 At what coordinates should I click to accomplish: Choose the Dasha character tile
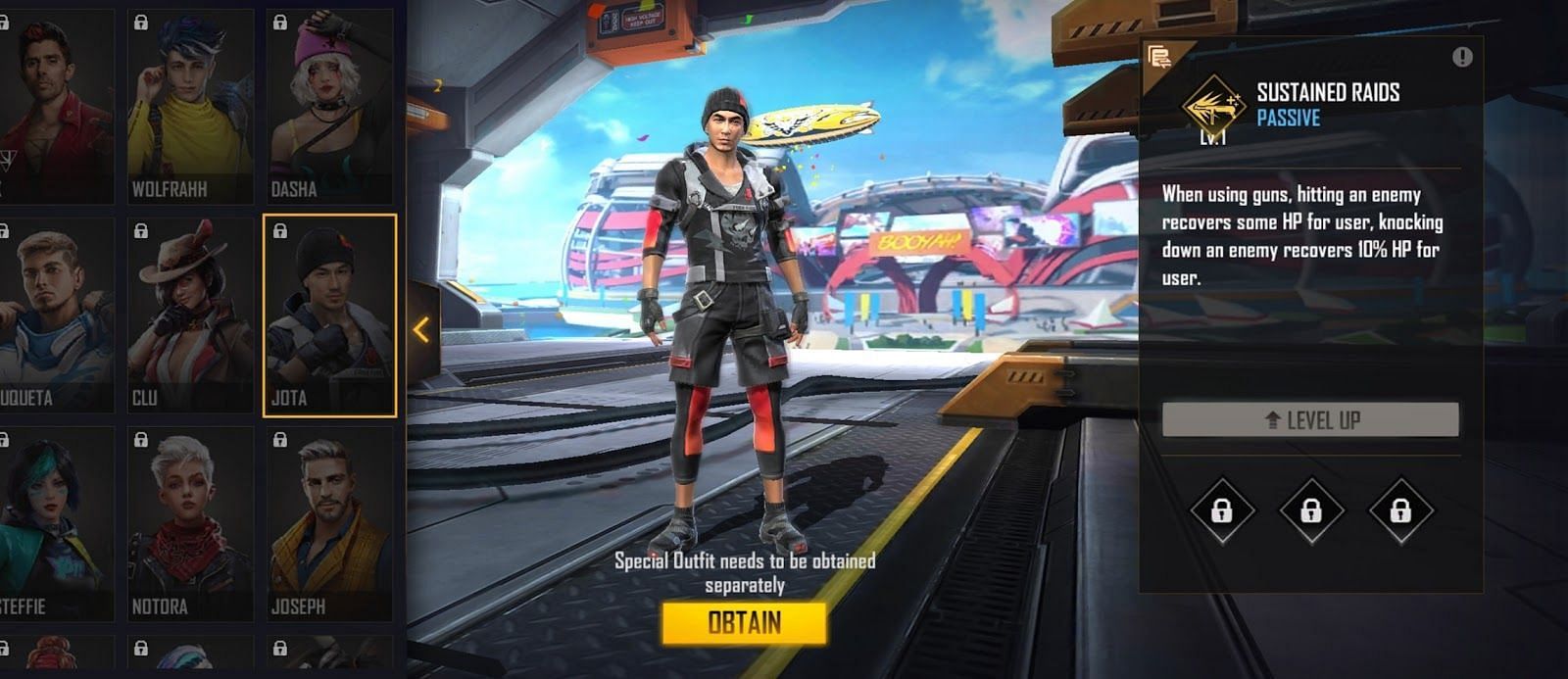tap(329, 106)
